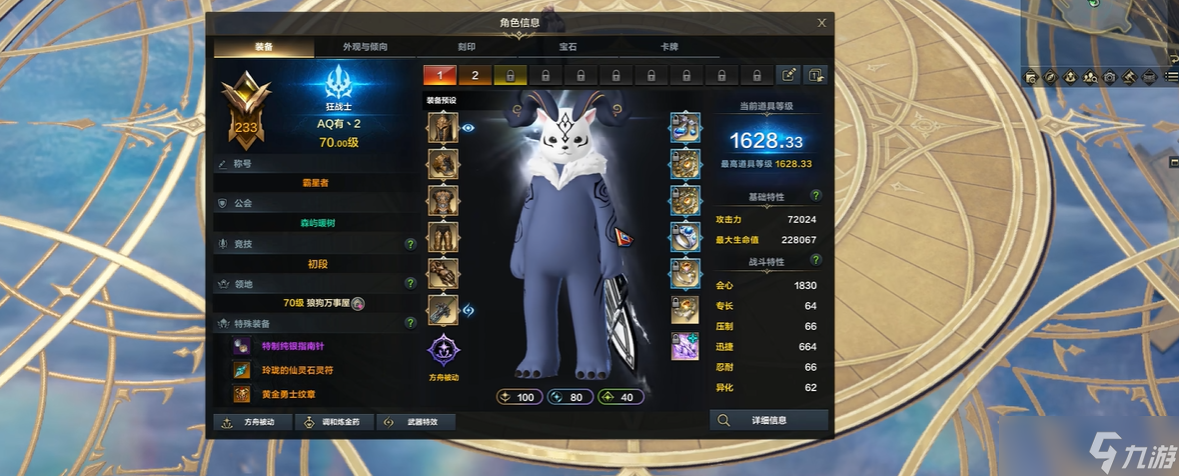Click the help icon beside 战斗特性
The image size is (1179, 476).
tap(816, 262)
